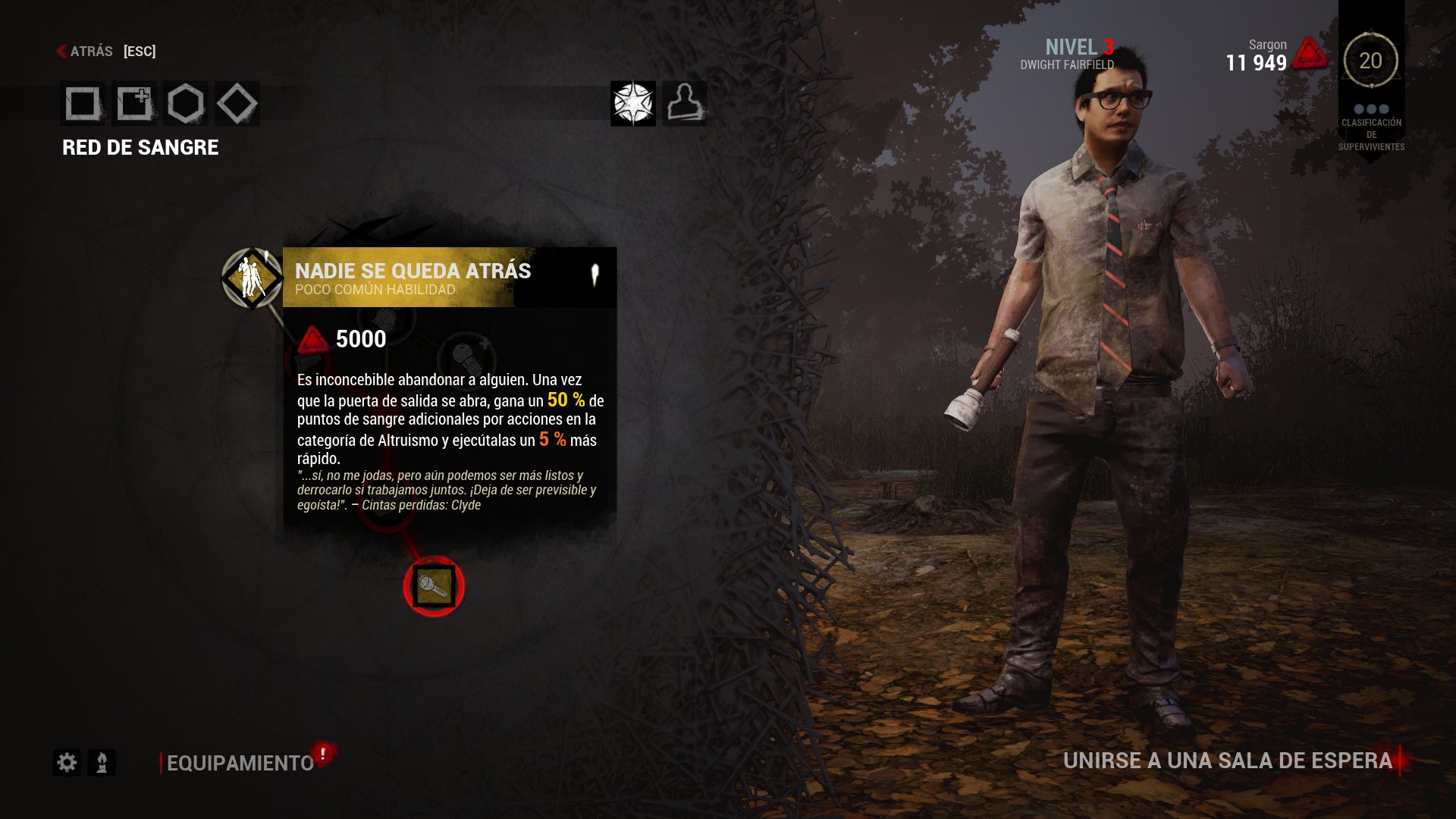Screen dimensions: 1456x819
Task: Toggle the diamond offerings filter
Action: [236, 105]
